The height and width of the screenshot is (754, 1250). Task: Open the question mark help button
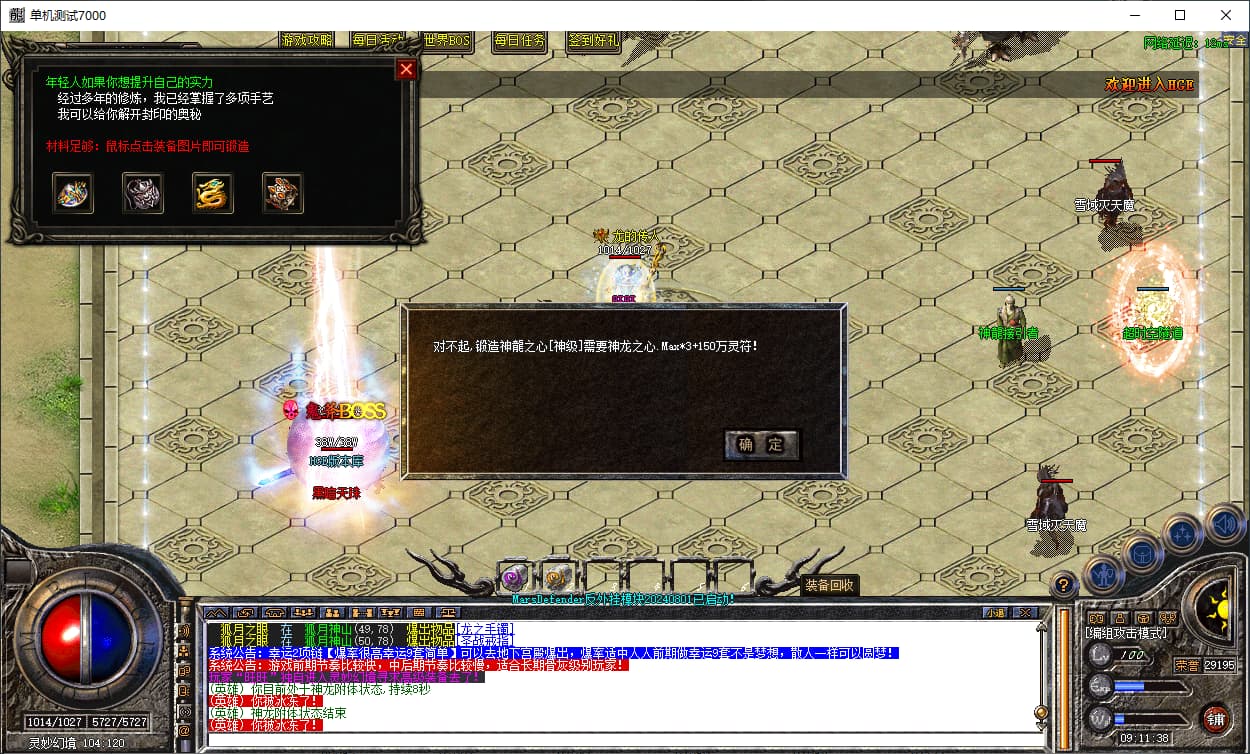(x=1065, y=584)
